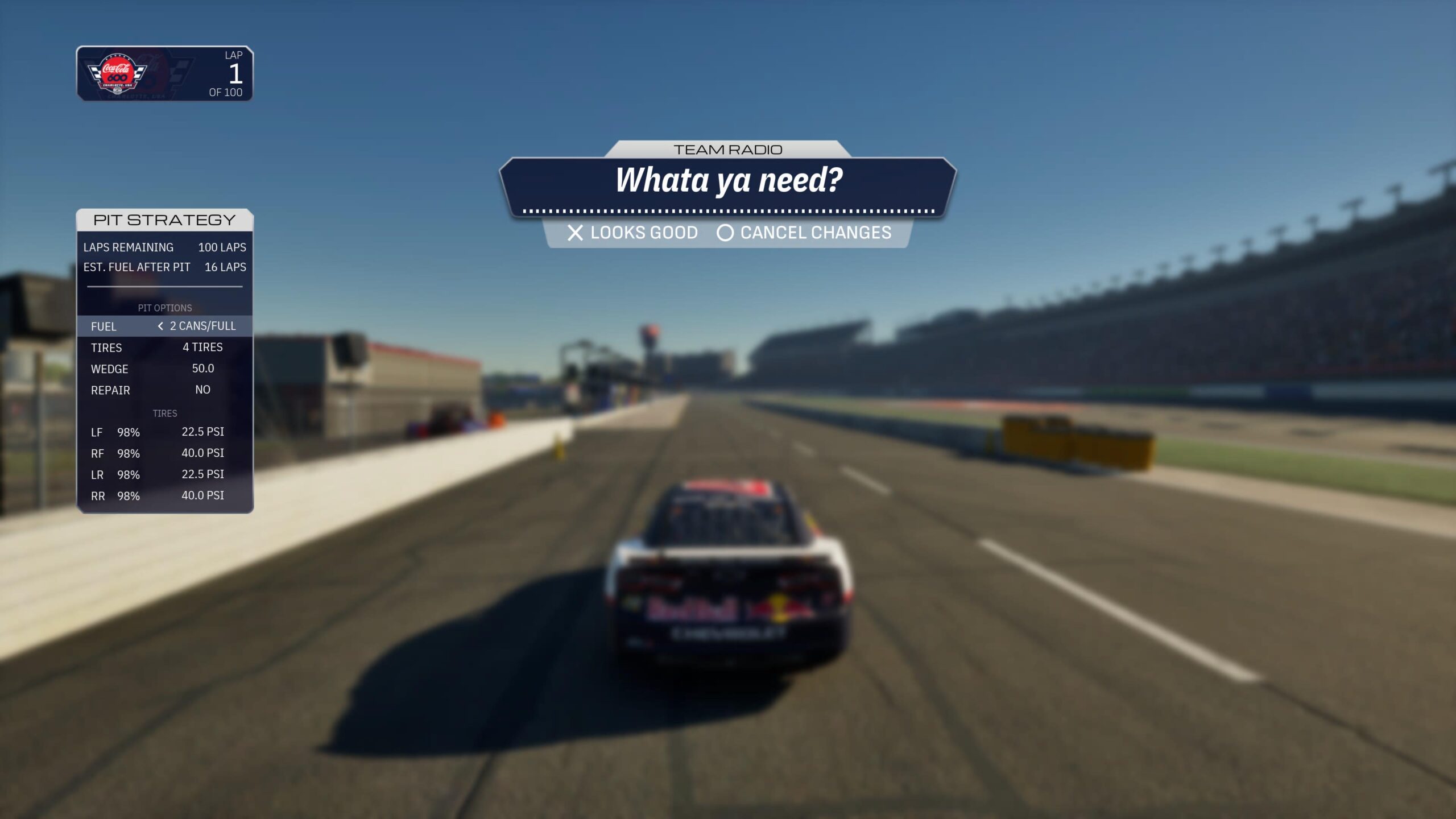Select the Tires pit option row
Screen dimensions: 1456x819
coord(164,348)
